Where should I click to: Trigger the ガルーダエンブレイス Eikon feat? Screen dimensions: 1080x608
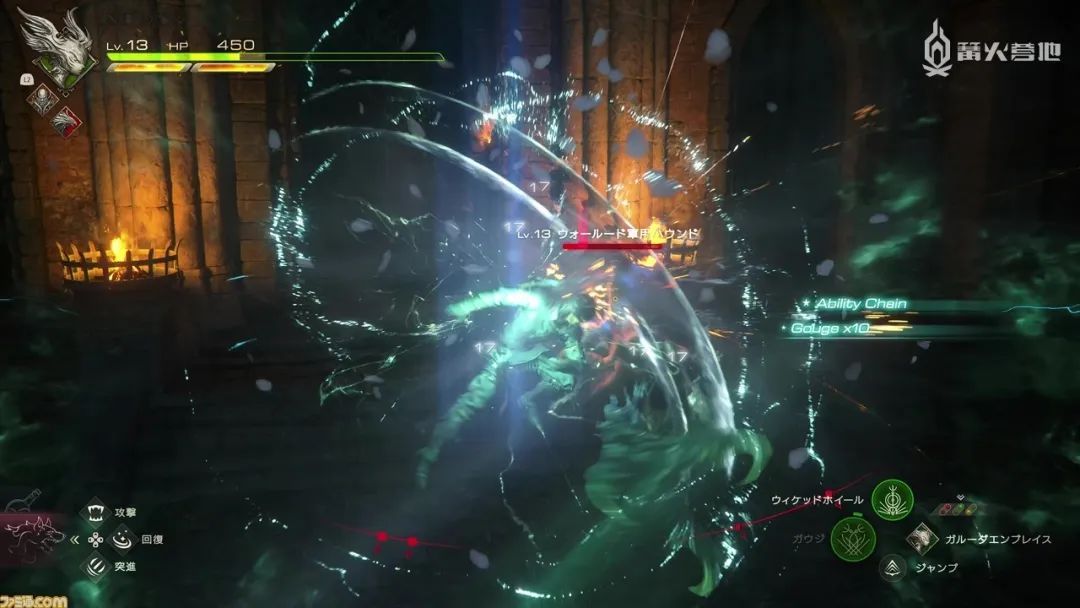click(x=920, y=539)
